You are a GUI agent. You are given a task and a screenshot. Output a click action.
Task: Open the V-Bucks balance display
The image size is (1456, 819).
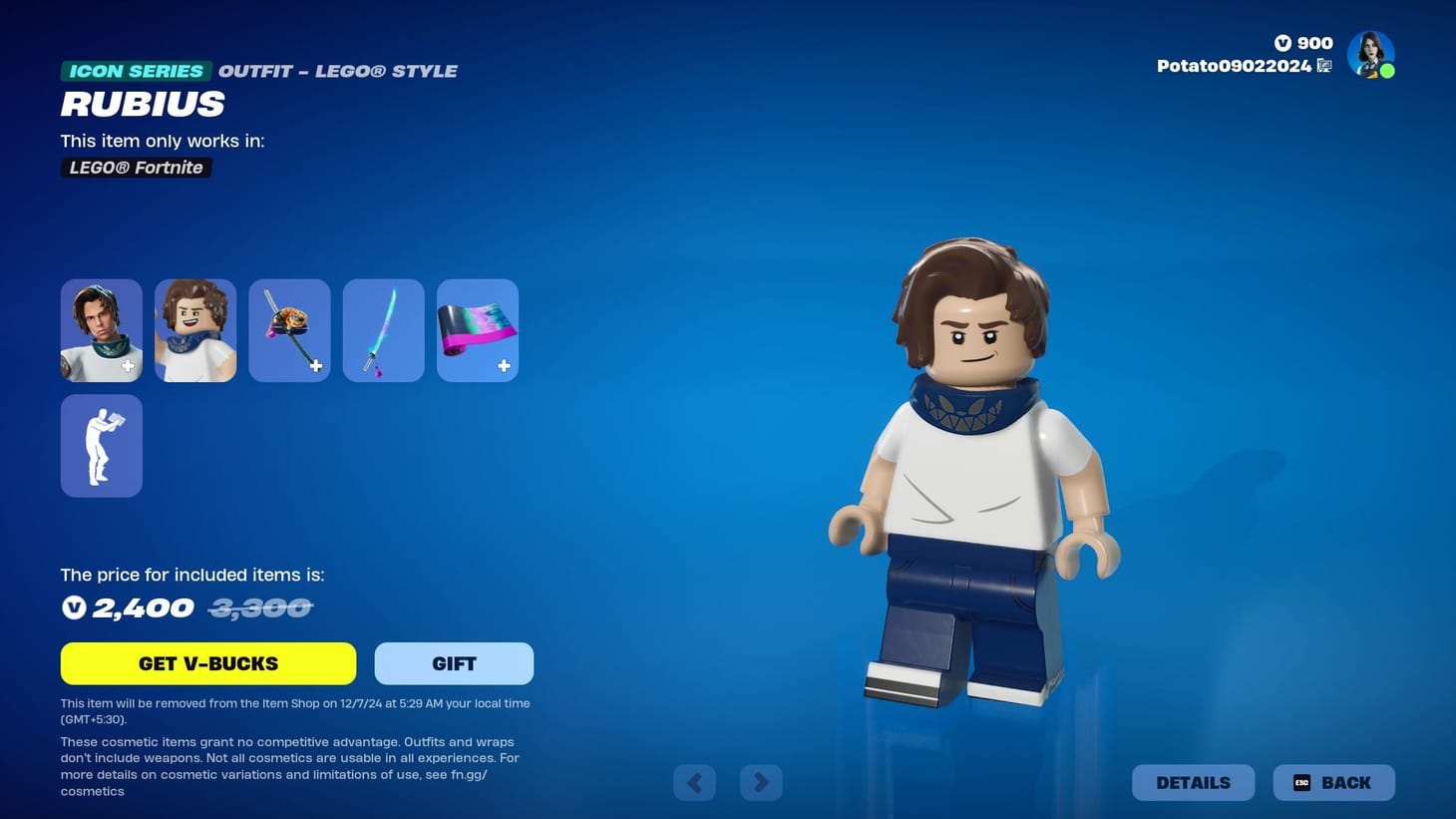(1304, 43)
